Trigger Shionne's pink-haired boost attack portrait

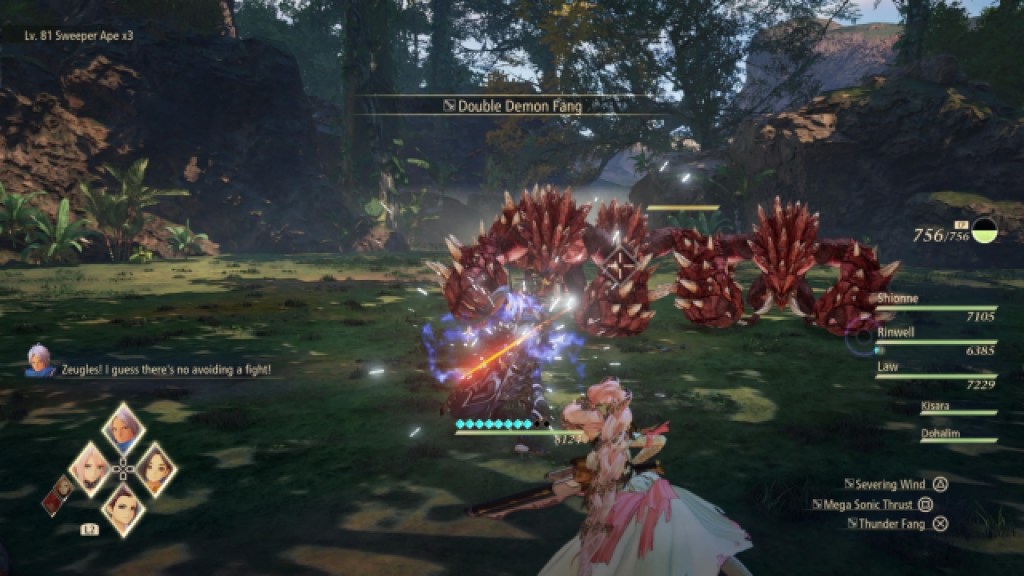[92, 468]
